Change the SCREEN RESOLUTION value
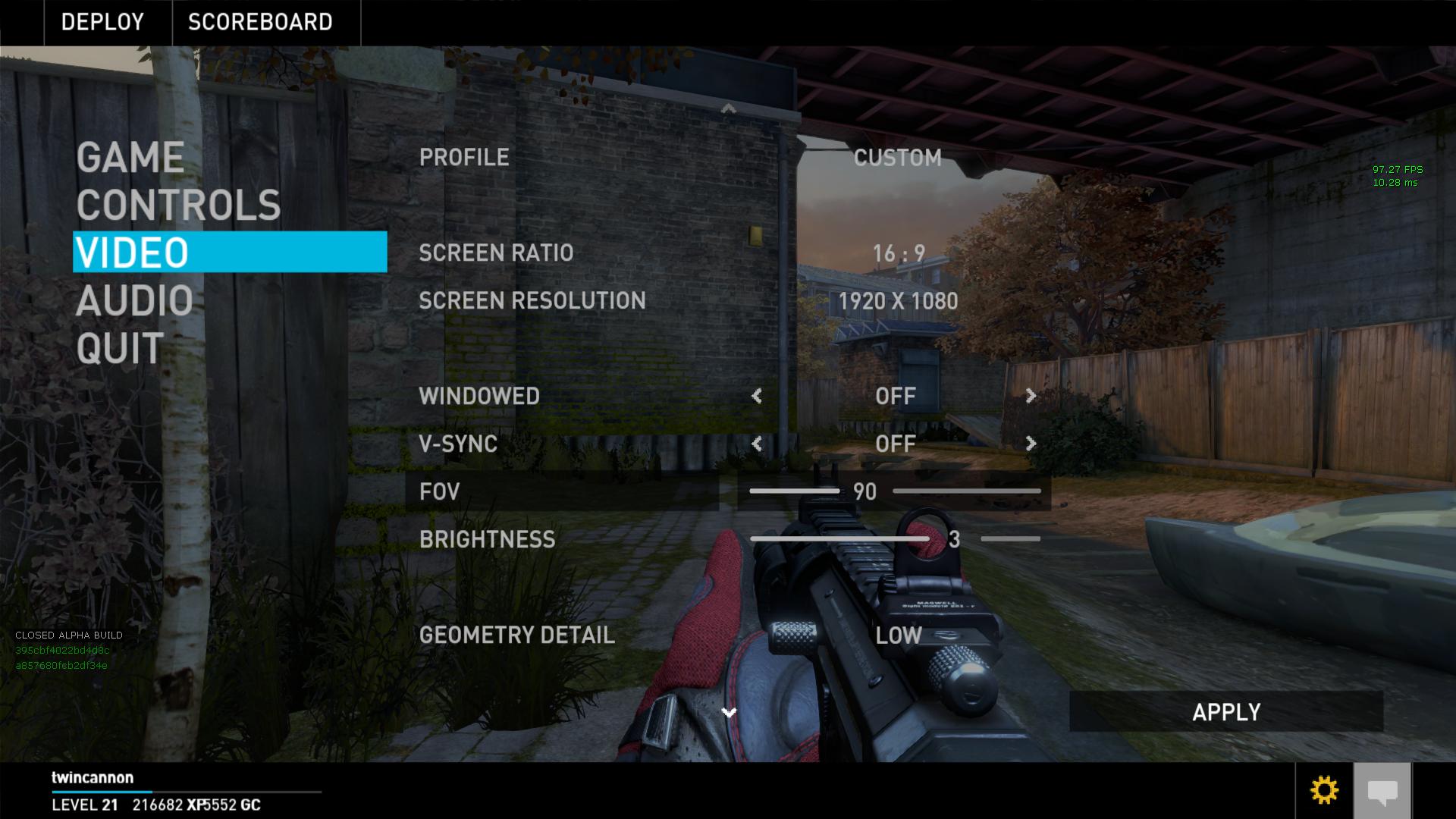This screenshot has width=1456, height=819. pos(898,301)
